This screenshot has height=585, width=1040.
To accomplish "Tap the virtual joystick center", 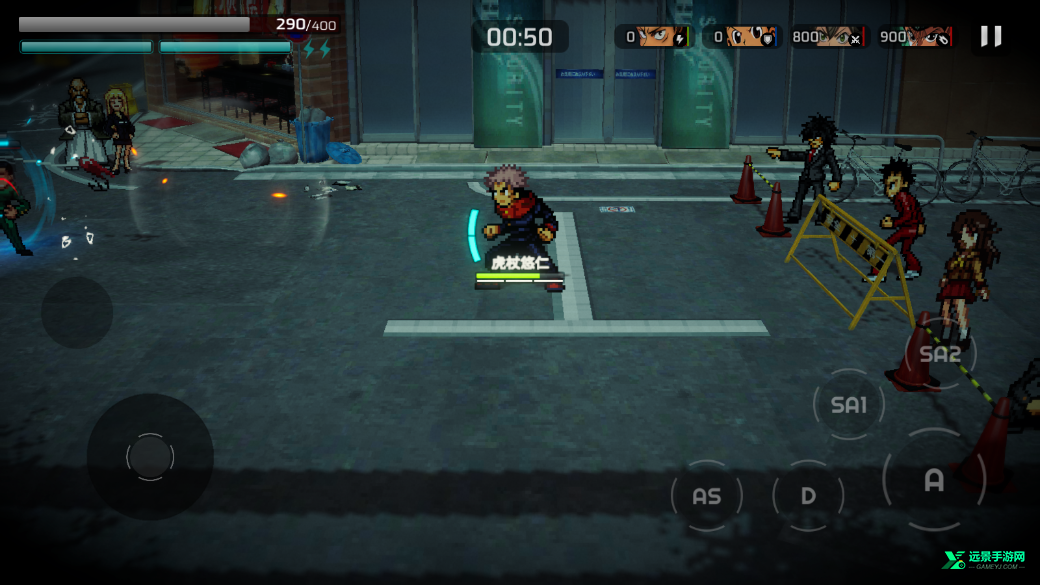I will coord(150,457).
